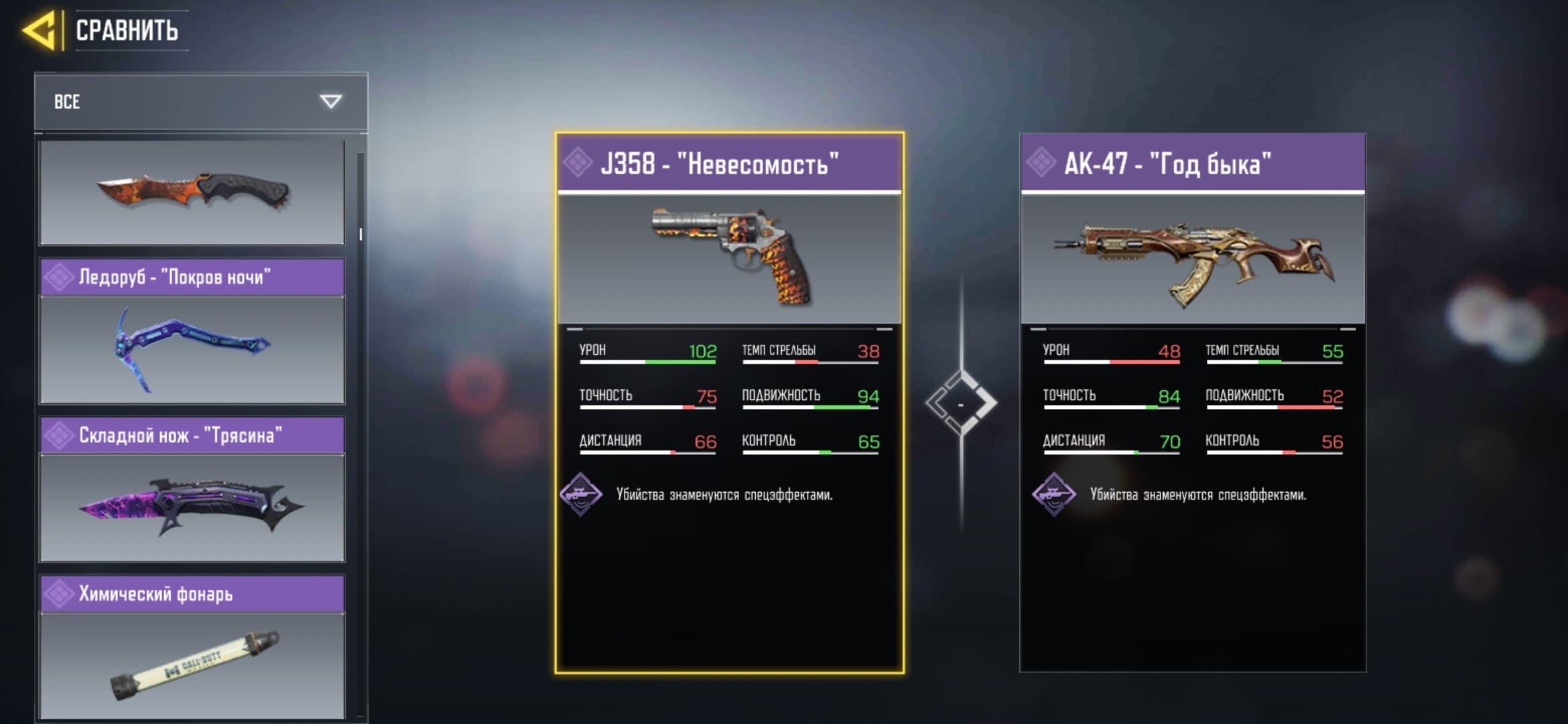
Task: Choose Ледоруб - "Покров ночи" from list
Action: point(192,332)
